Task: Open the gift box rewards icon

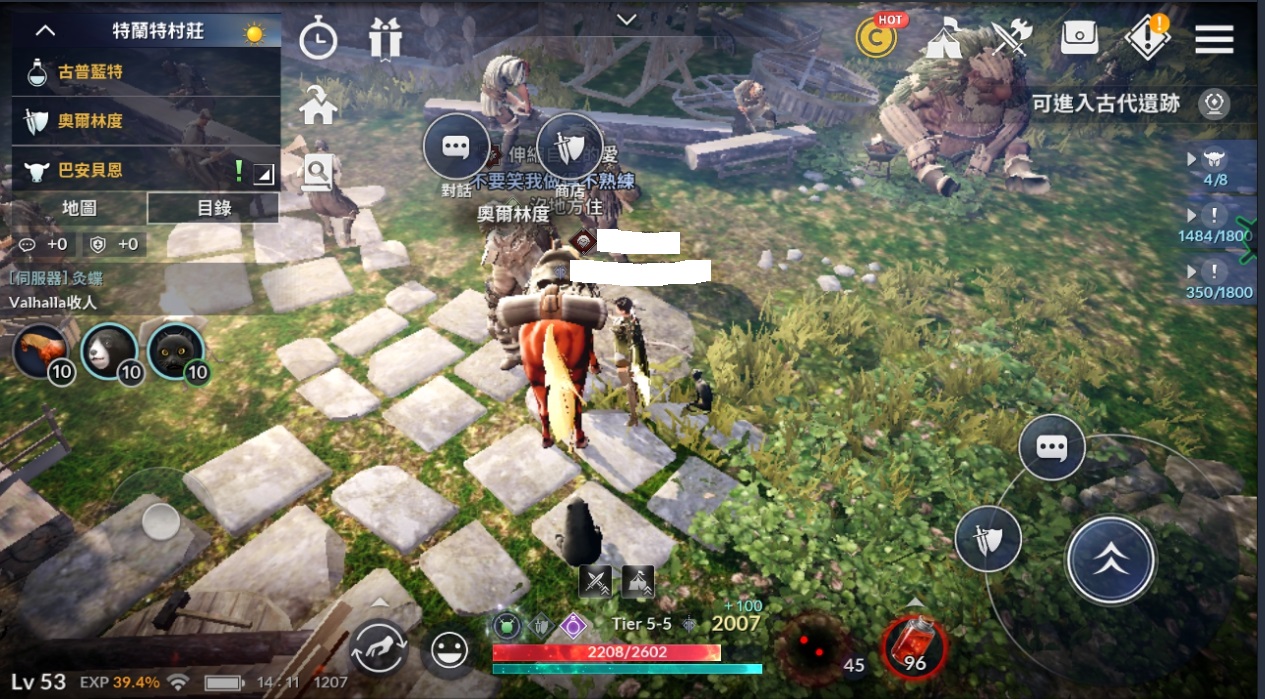Action: 384,39
